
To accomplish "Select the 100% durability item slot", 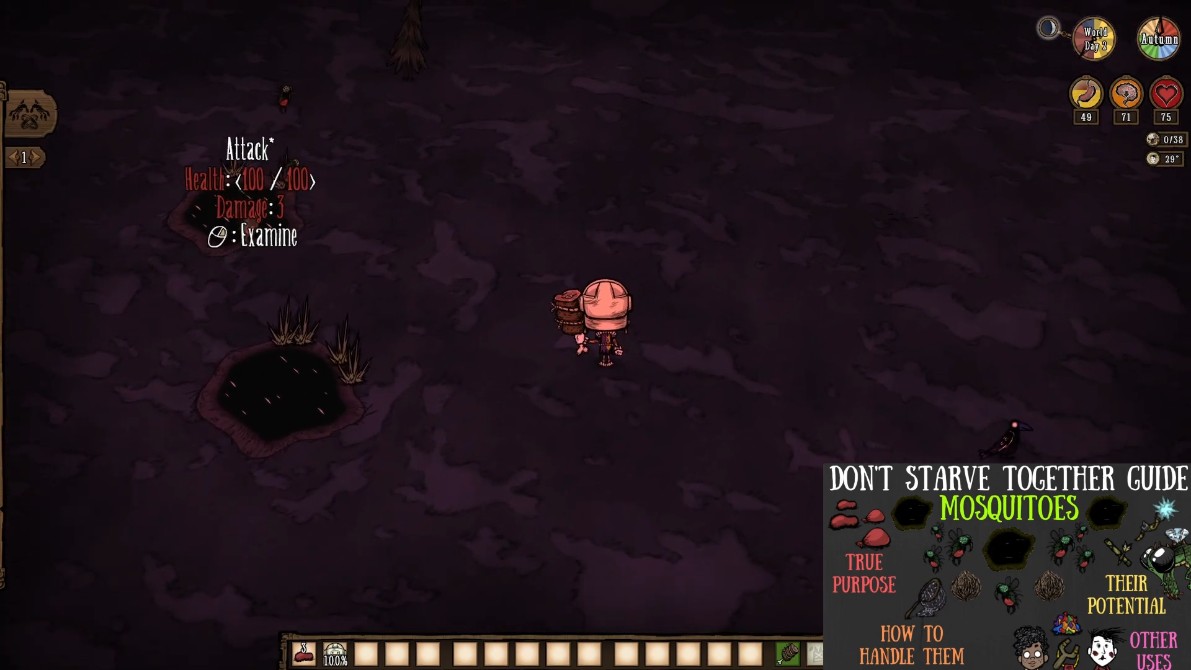I will 335,654.
